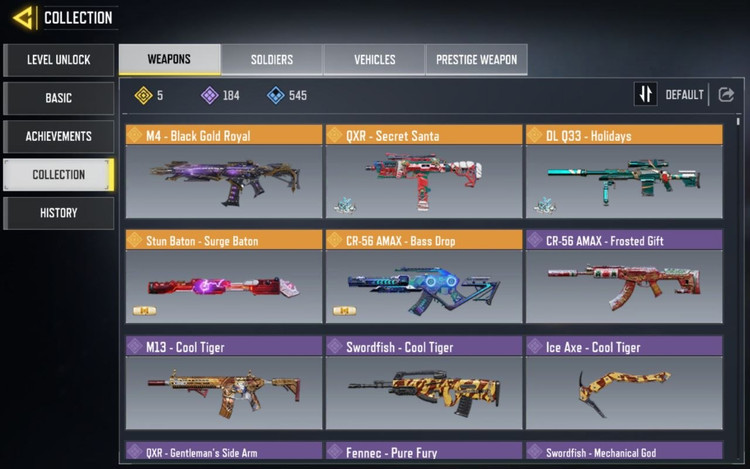This screenshot has width=750, height=469.
Task: Open the Prestige Weapon tab
Action: [x=476, y=60]
